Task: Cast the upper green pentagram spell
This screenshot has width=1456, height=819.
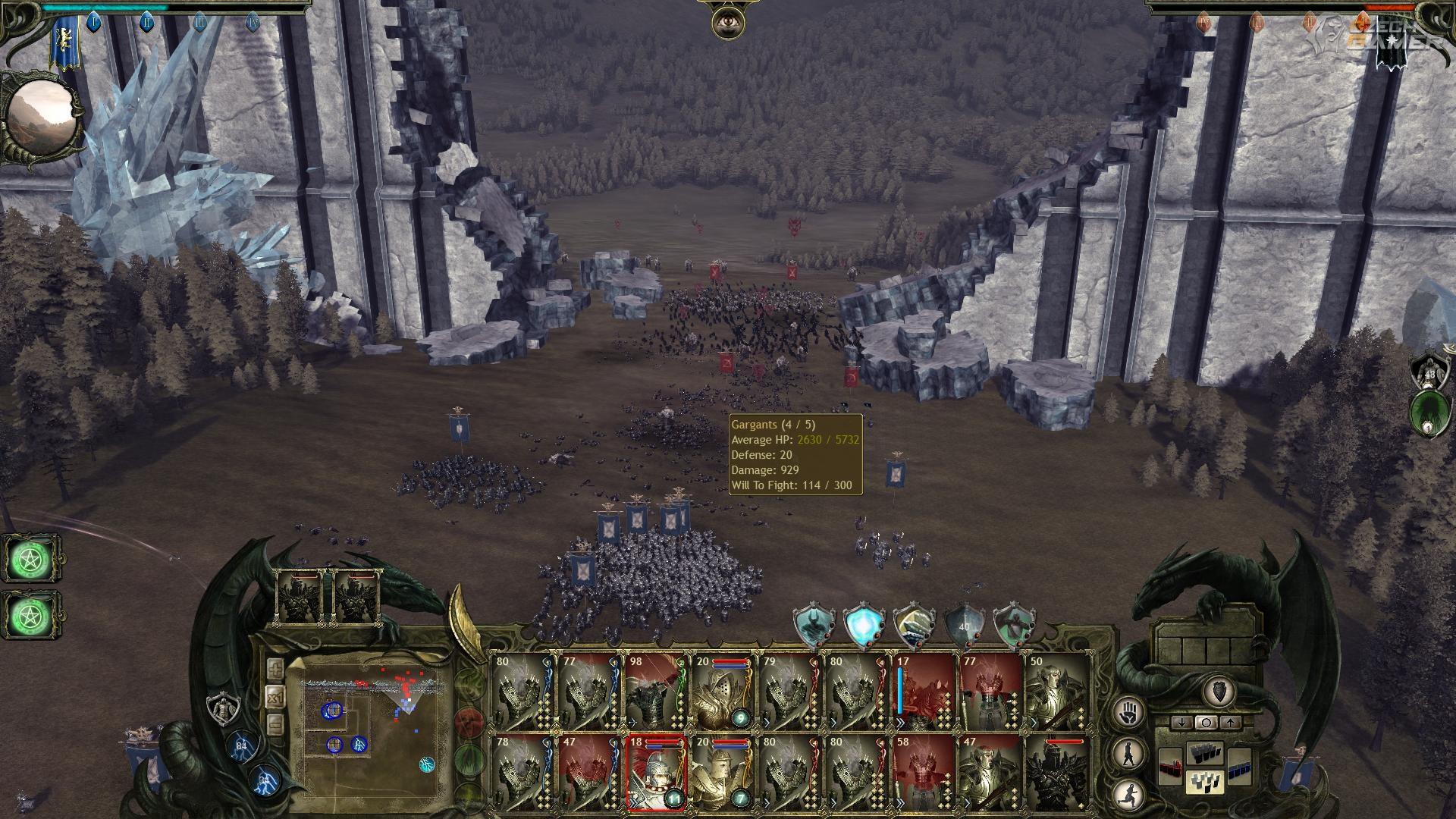Action: [x=32, y=559]
